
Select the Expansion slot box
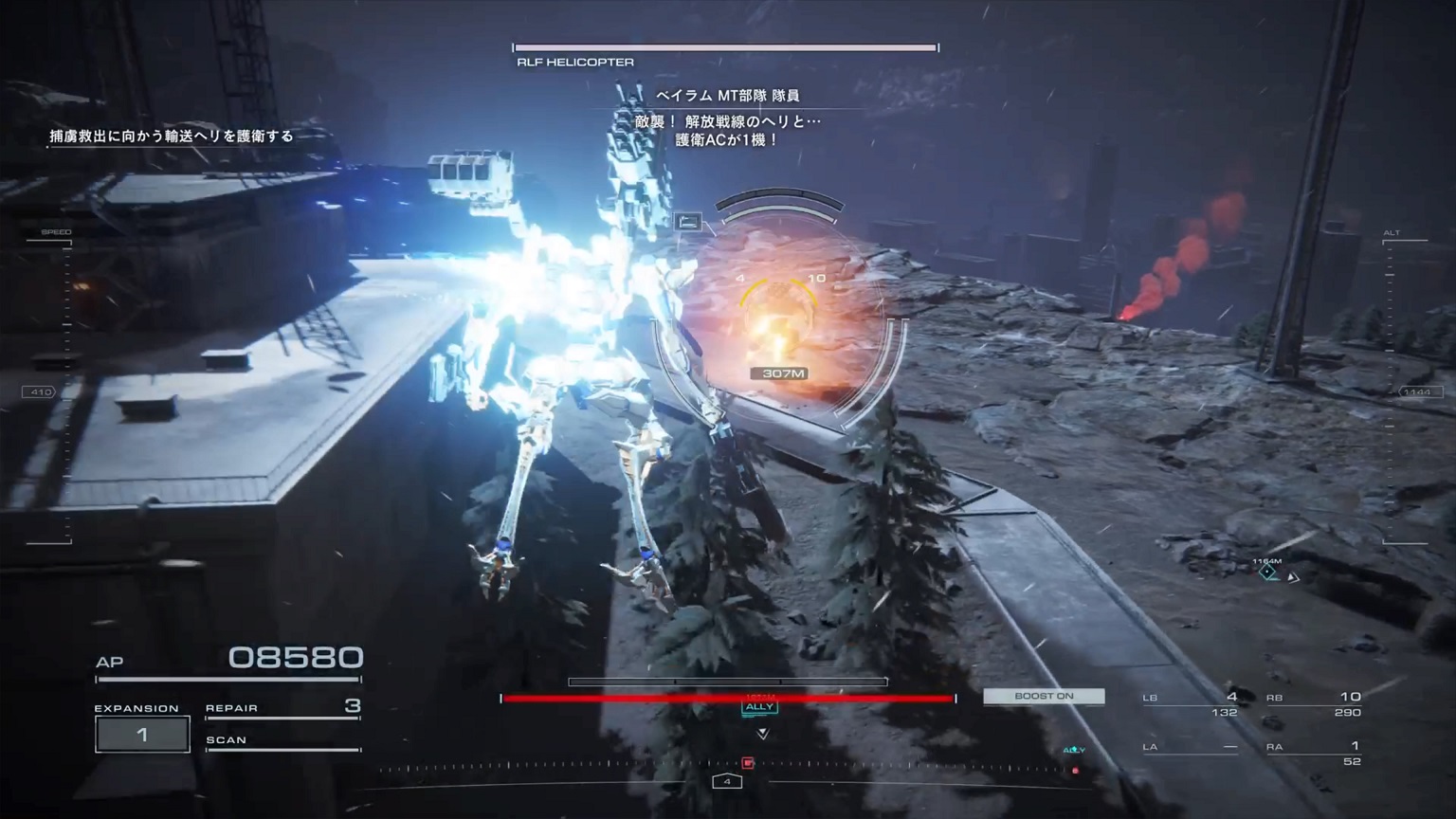(142, 735)
